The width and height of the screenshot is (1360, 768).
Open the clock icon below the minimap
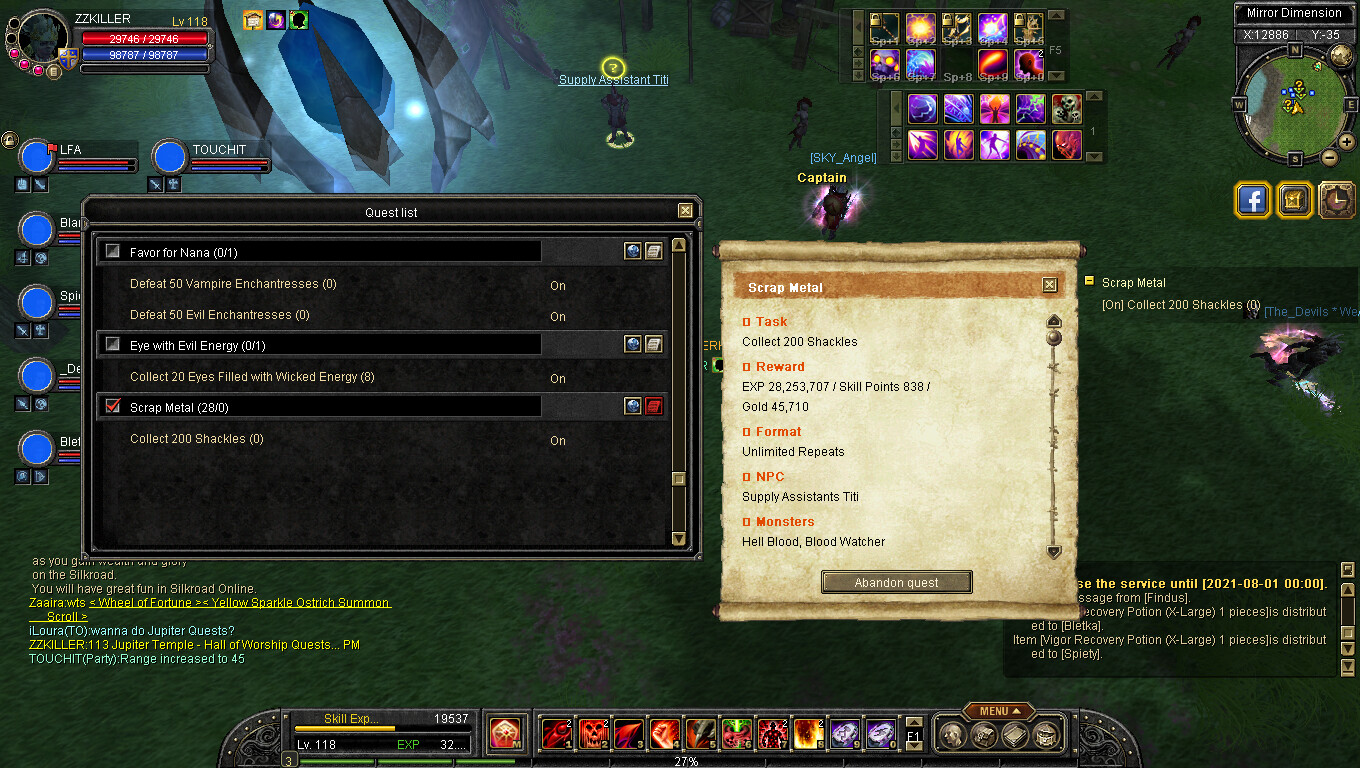[1336, 200]
